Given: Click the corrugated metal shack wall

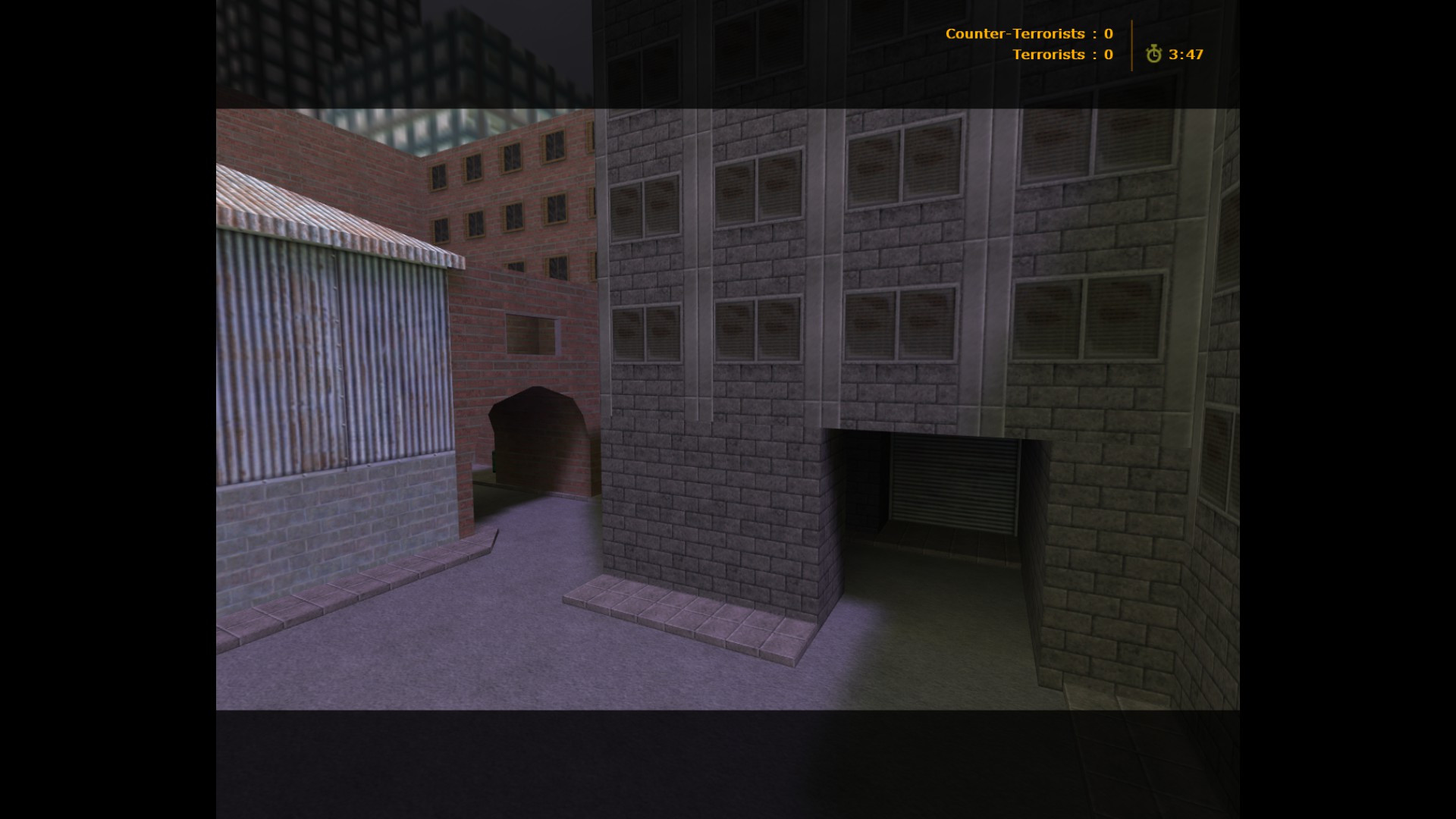Looking at the screenshot, I should point(326,356).
